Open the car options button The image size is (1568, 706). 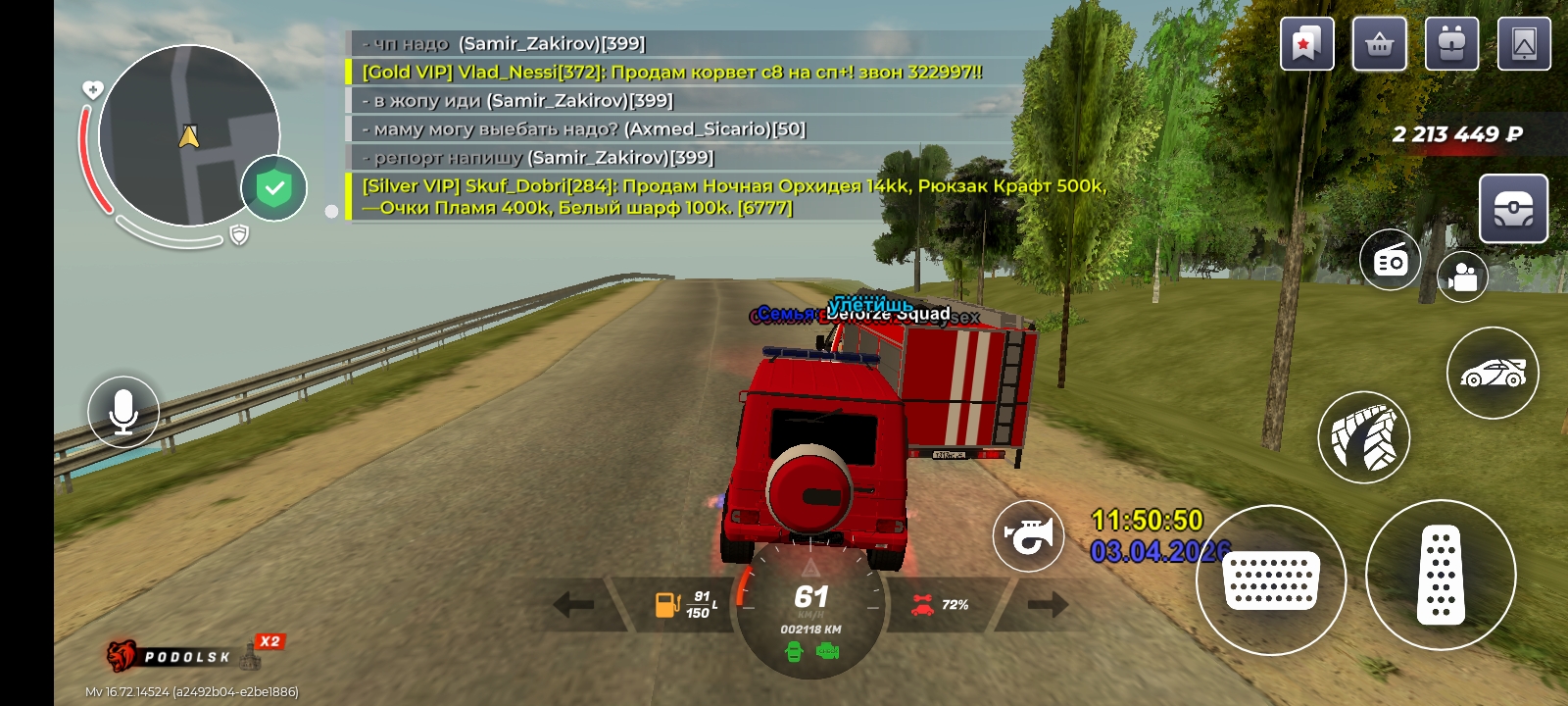pyautogui.click(x=1493, y=373)
